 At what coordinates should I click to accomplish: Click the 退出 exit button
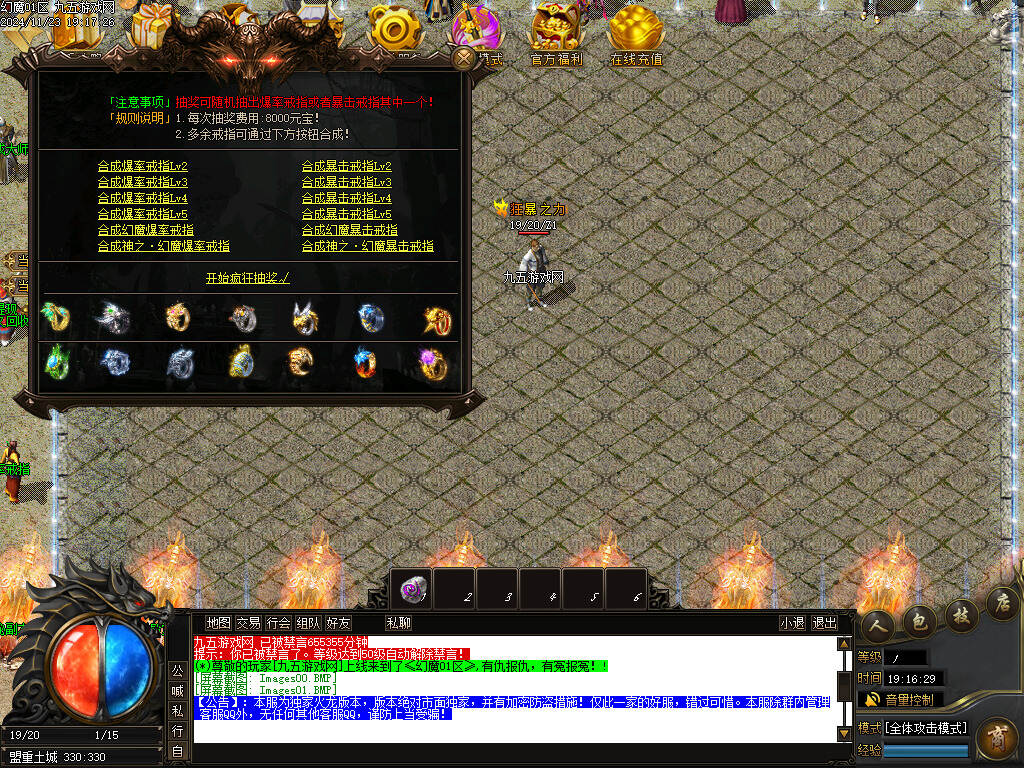(824, 623)
